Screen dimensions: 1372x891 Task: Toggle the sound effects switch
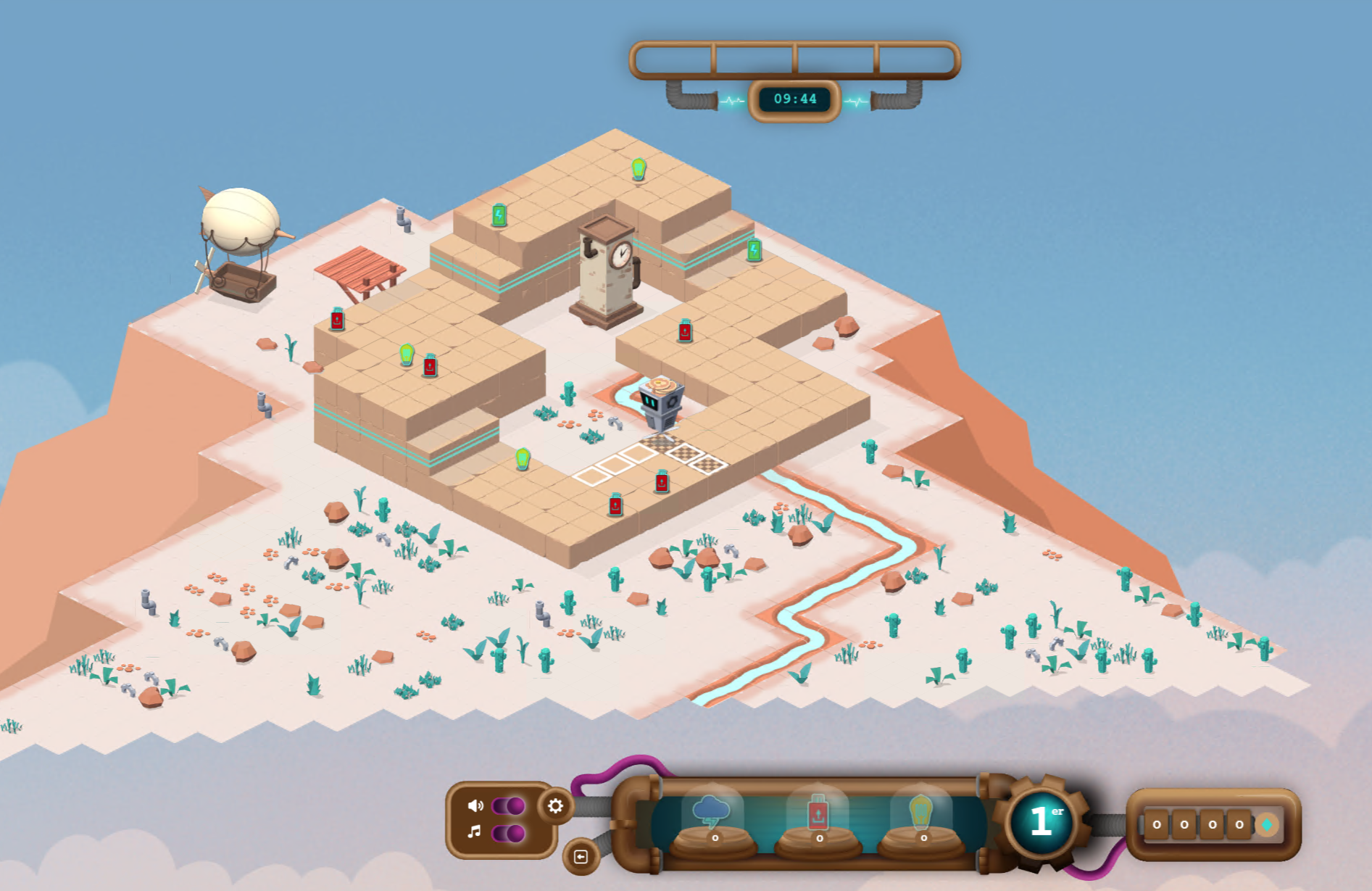(x=508, y=806)
